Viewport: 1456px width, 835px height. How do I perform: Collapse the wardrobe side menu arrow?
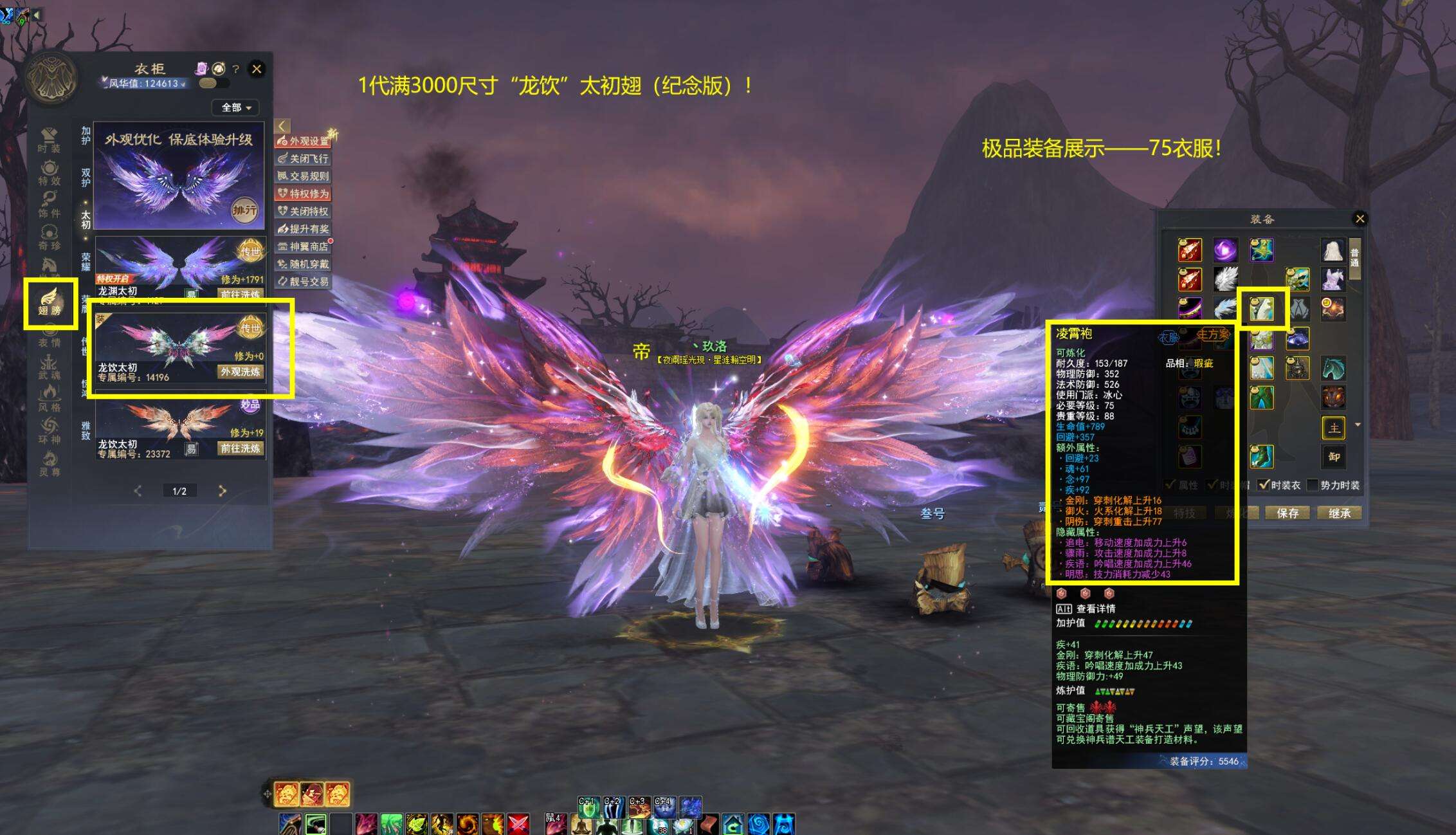(x=282, y=125)
